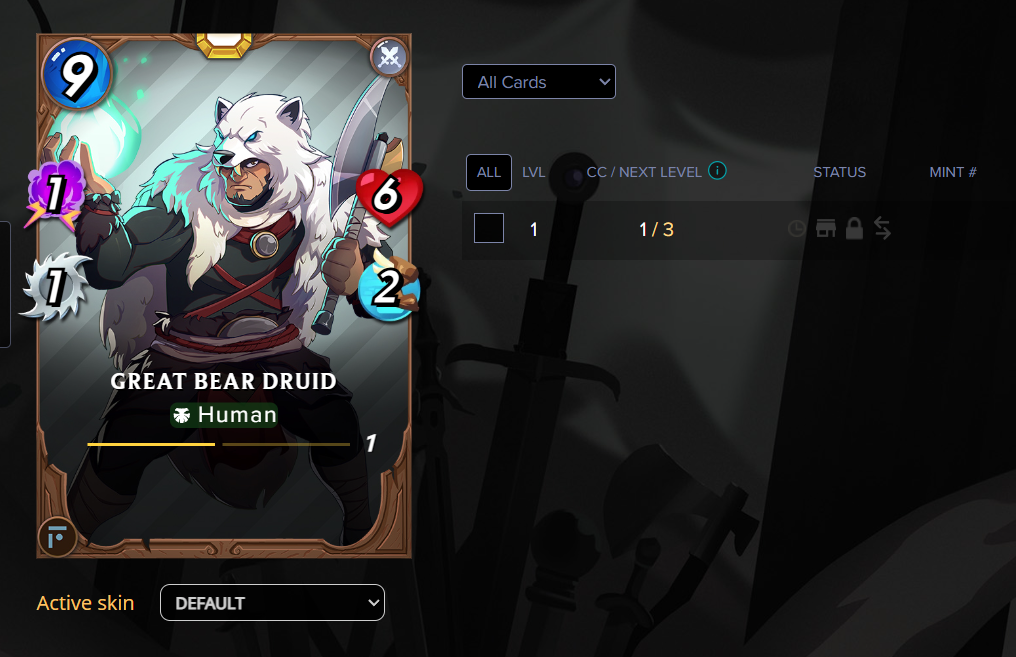Sort the list by STATUS column
This screenshot has height=657, width=1016.
click(x=839, y=172)
